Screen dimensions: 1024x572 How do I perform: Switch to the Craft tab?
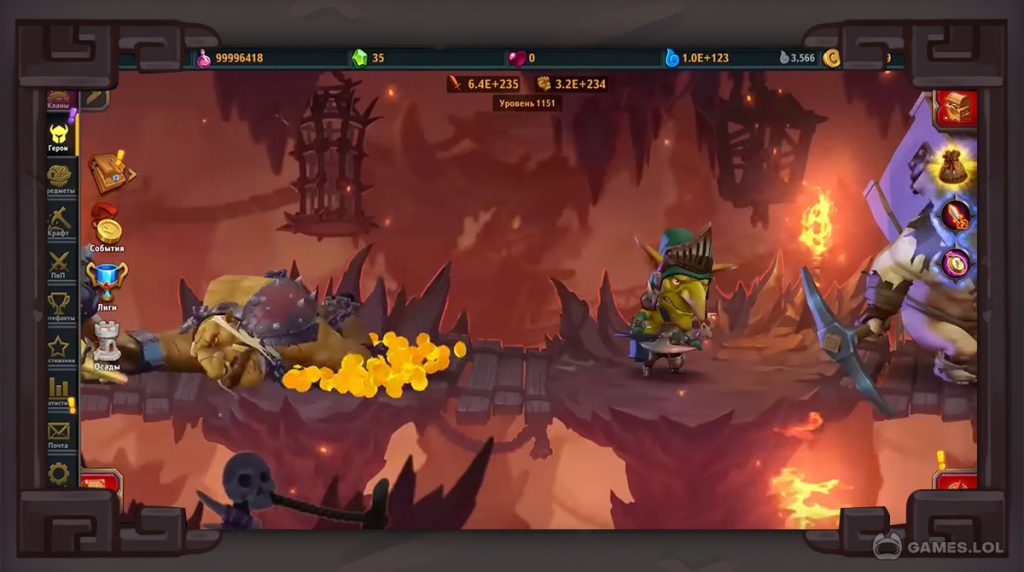coord(60,222)
